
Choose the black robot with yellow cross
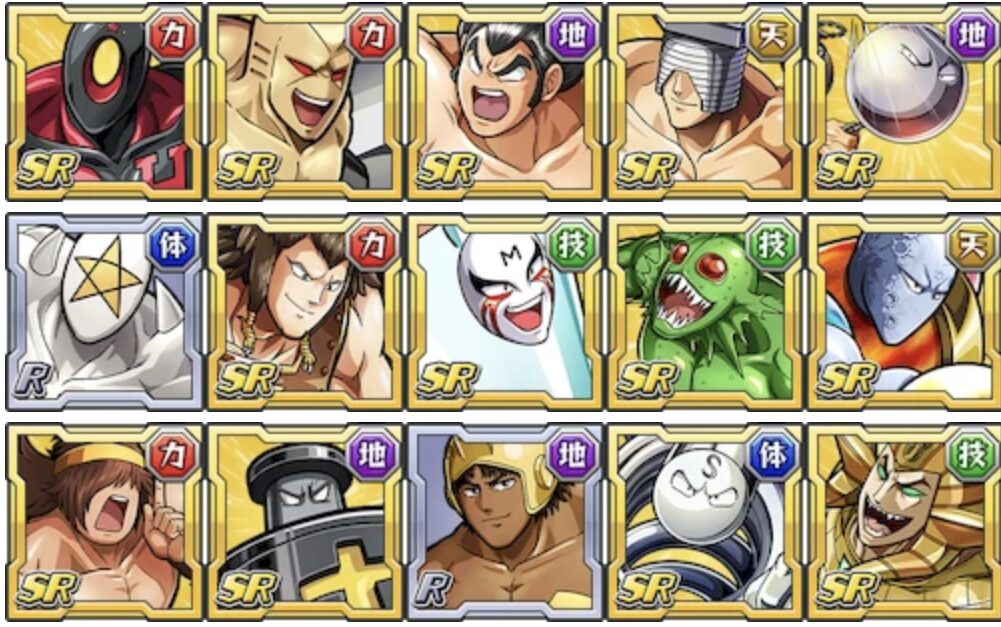(304, 520)
